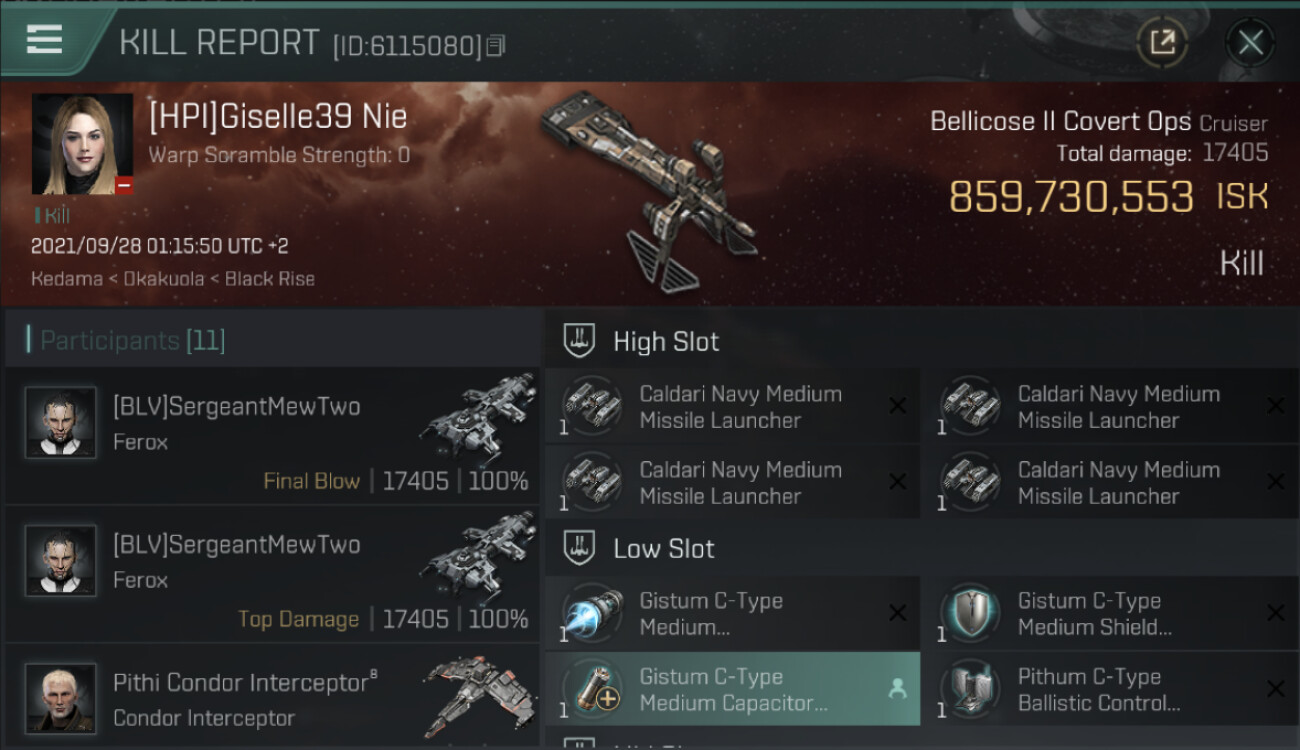Viewport: 1300px width, 750px height.
Task: Share the kill report
Action: pos(1162,43)
